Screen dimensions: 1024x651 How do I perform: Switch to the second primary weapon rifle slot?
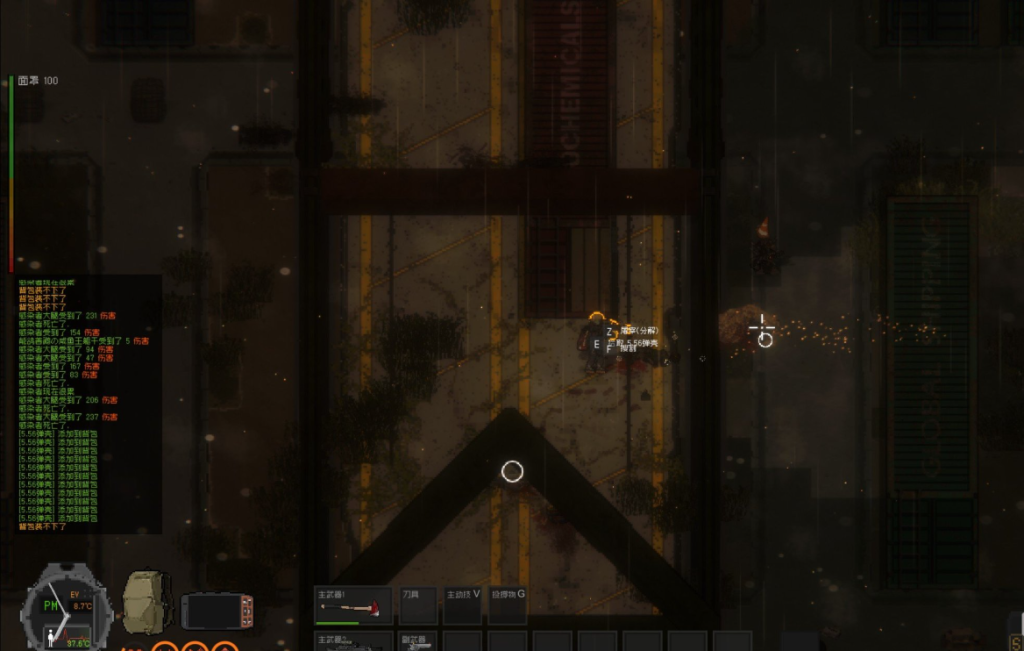pyautogui.click(x=353, y=641)
